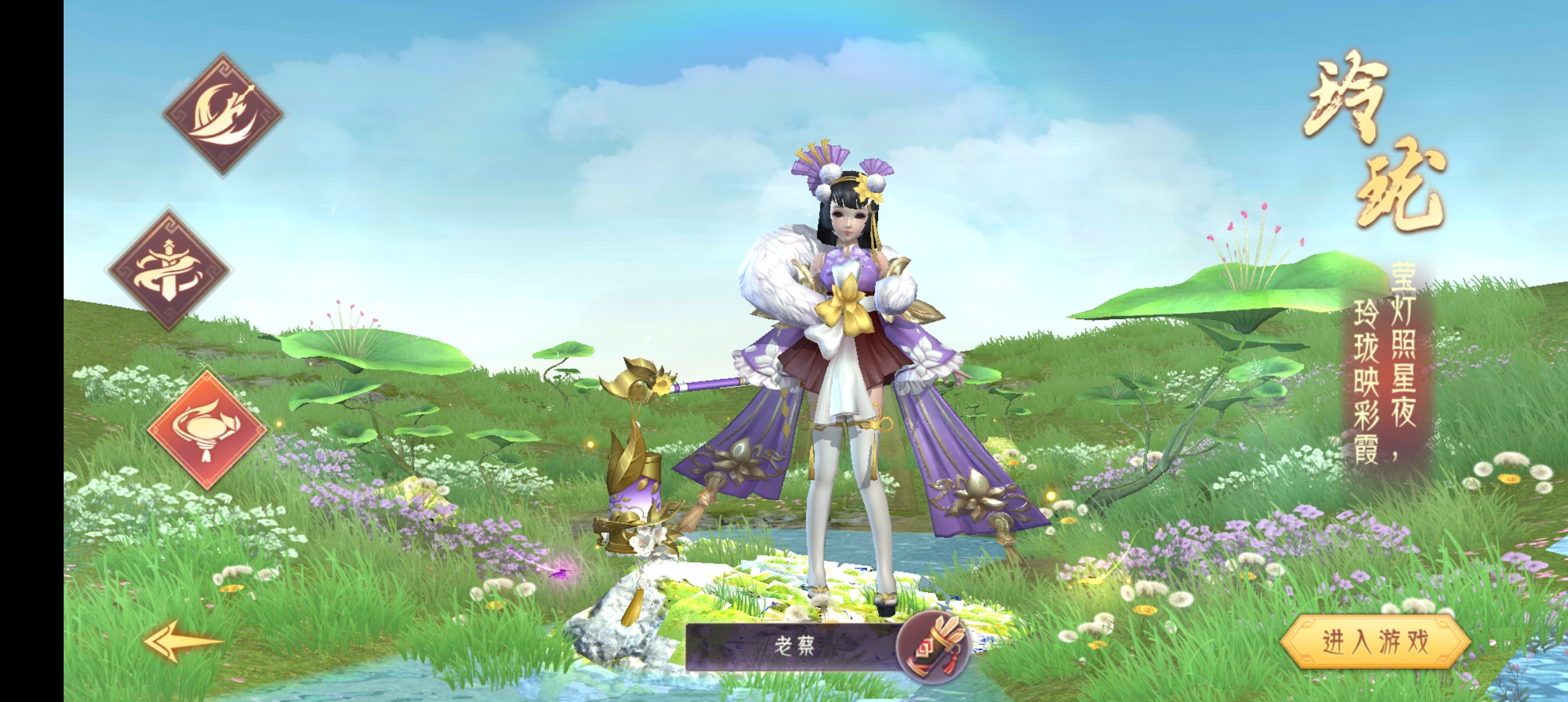Image resolution: width=1568 pixels, height=702 pixels.
Task: Select the crescent blade class emblem
Action: tap(223, 114)
